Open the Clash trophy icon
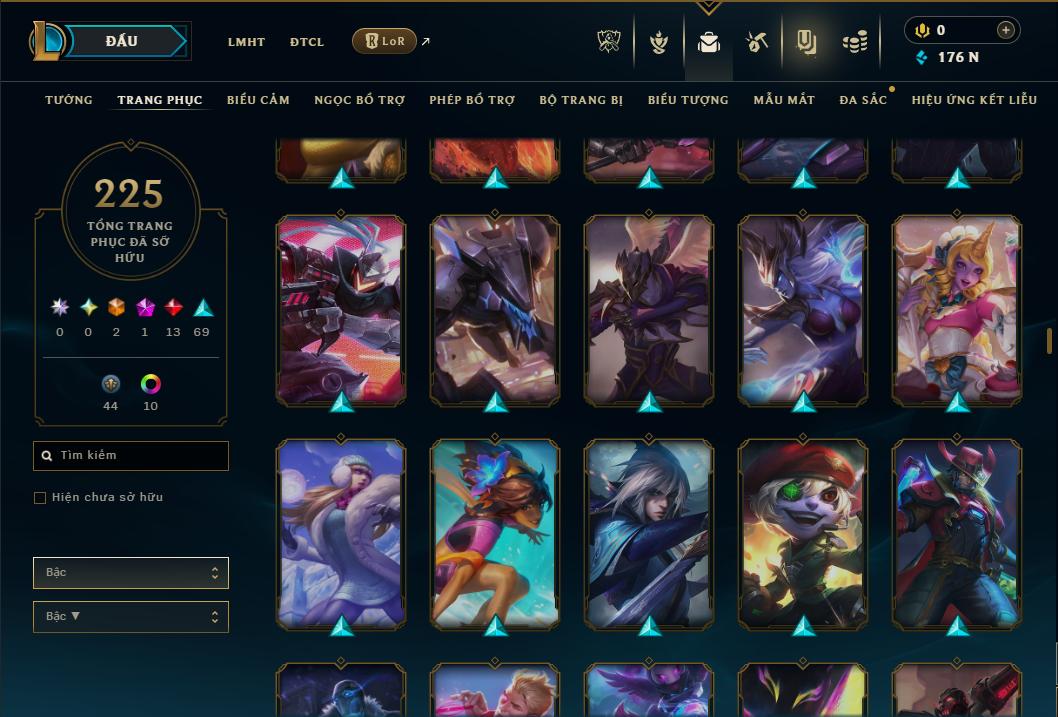 click(x=609, y=42)
